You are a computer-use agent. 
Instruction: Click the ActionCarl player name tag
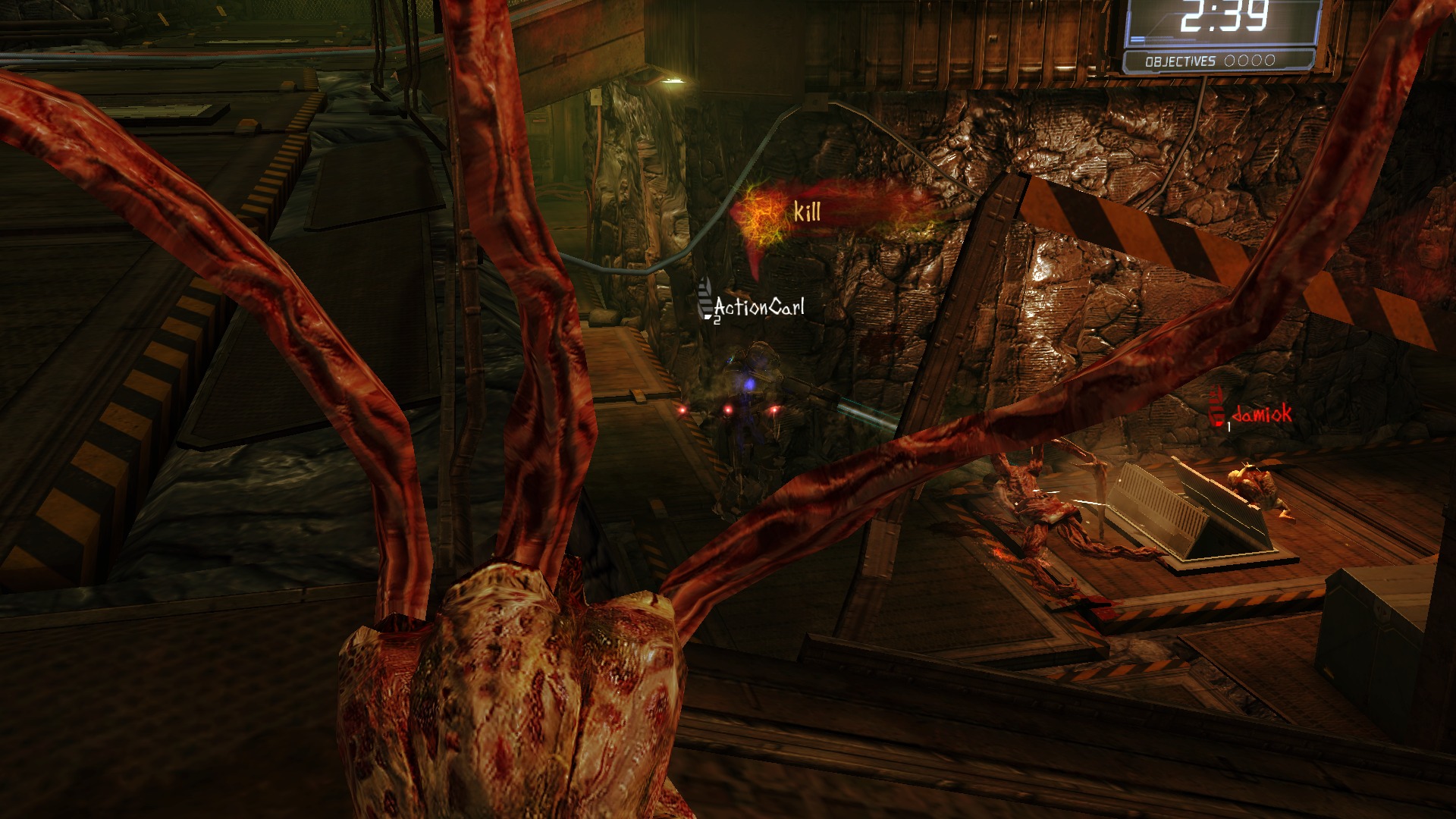pos(758,307)
